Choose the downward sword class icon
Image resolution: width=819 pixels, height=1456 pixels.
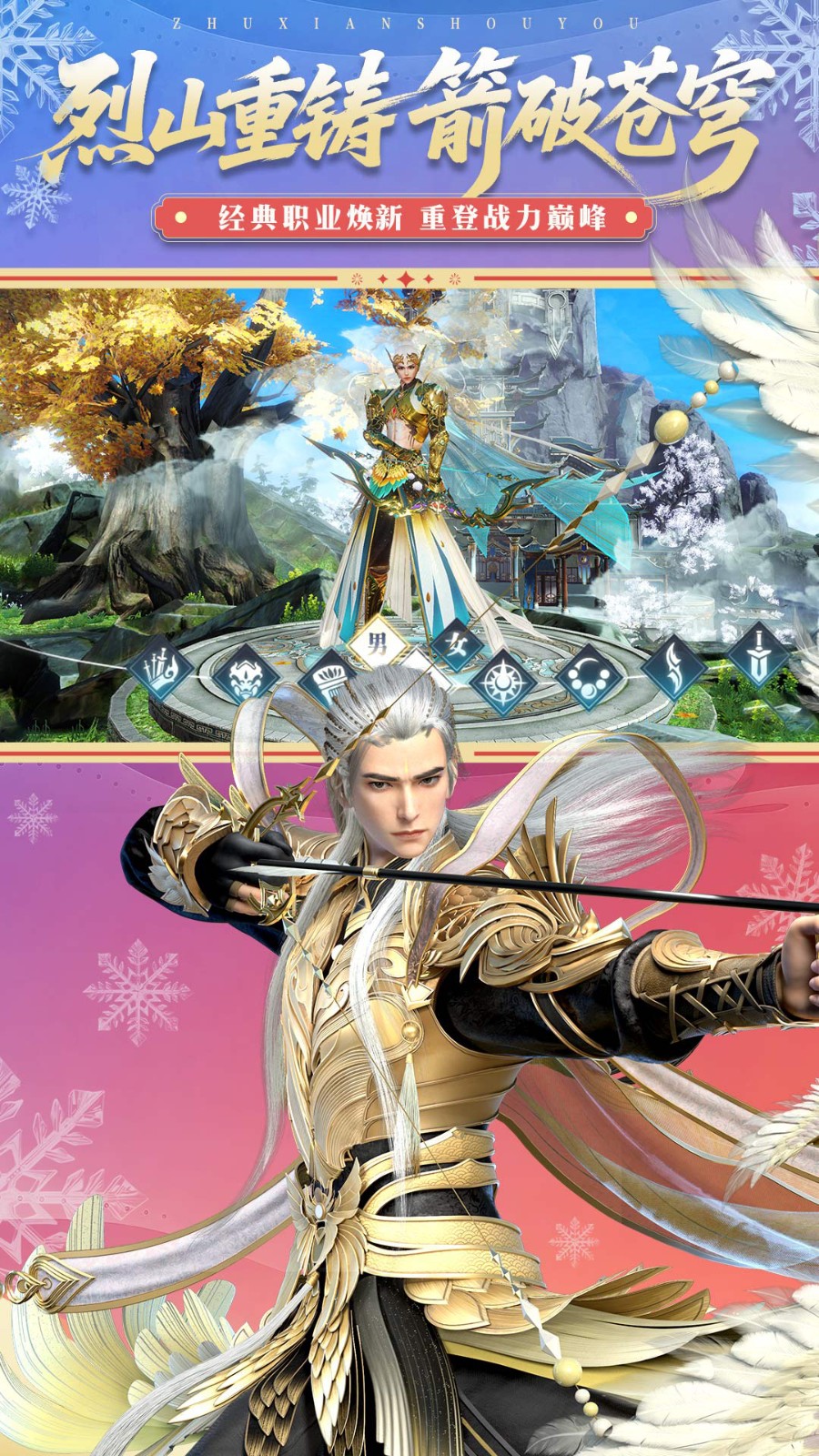pos(757,654)
